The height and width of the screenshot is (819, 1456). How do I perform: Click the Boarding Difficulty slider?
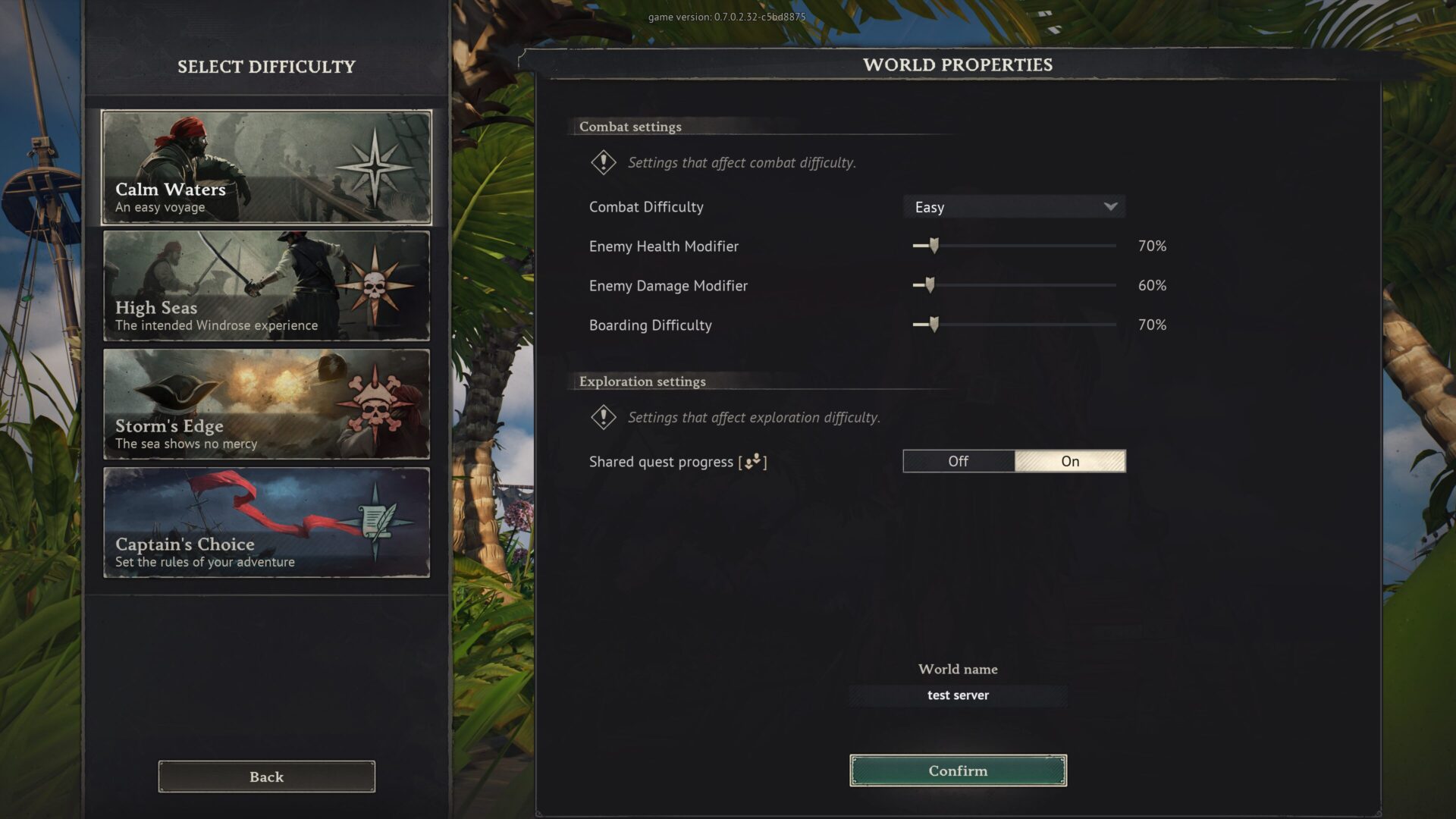pyautogui.click(x=934, y=325)
